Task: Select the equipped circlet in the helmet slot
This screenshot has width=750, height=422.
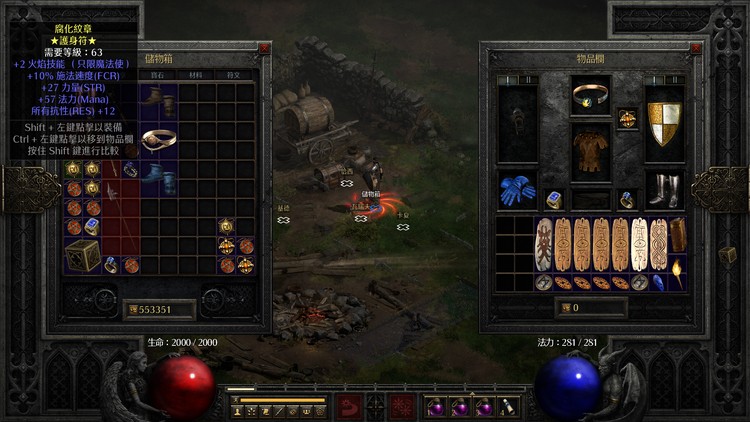Action: pos(591,97)
